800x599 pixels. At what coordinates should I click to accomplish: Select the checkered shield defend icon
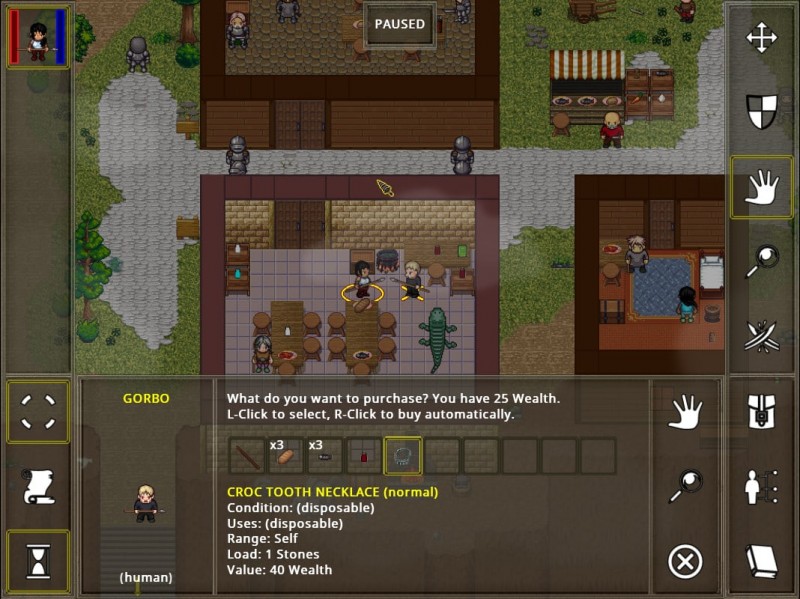pos(762,112)
